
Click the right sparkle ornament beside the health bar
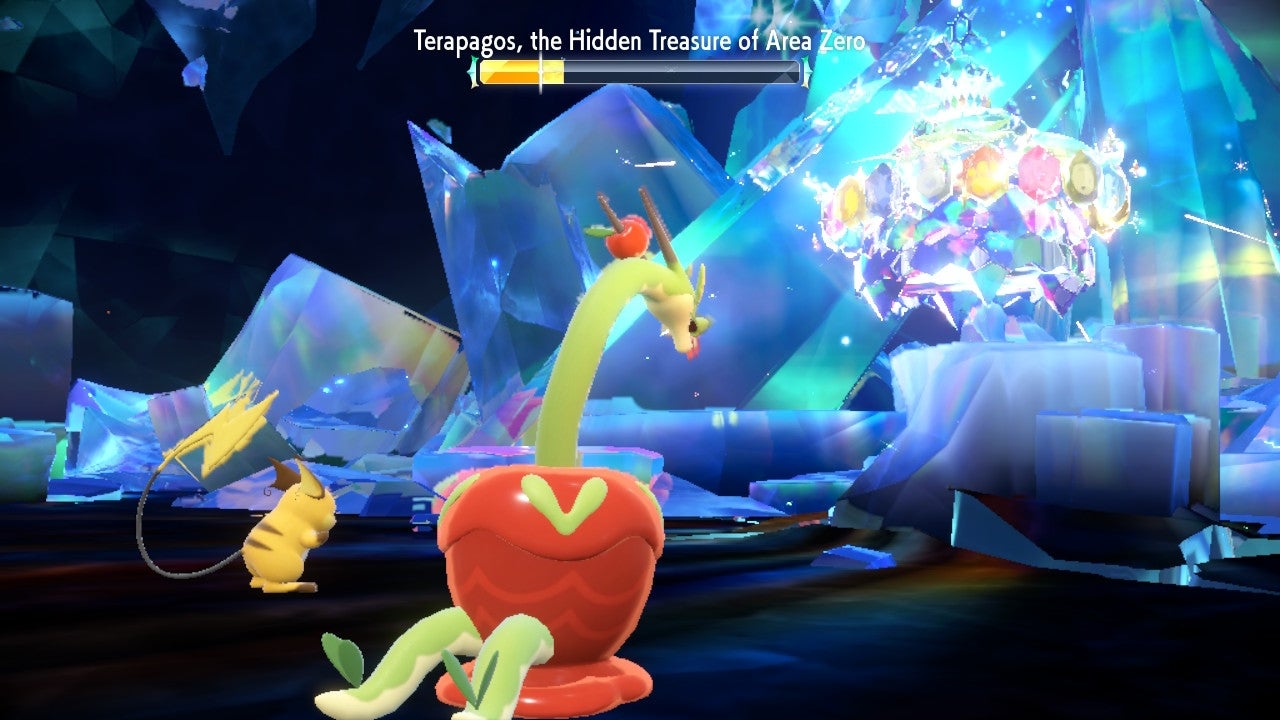(805, 71)
